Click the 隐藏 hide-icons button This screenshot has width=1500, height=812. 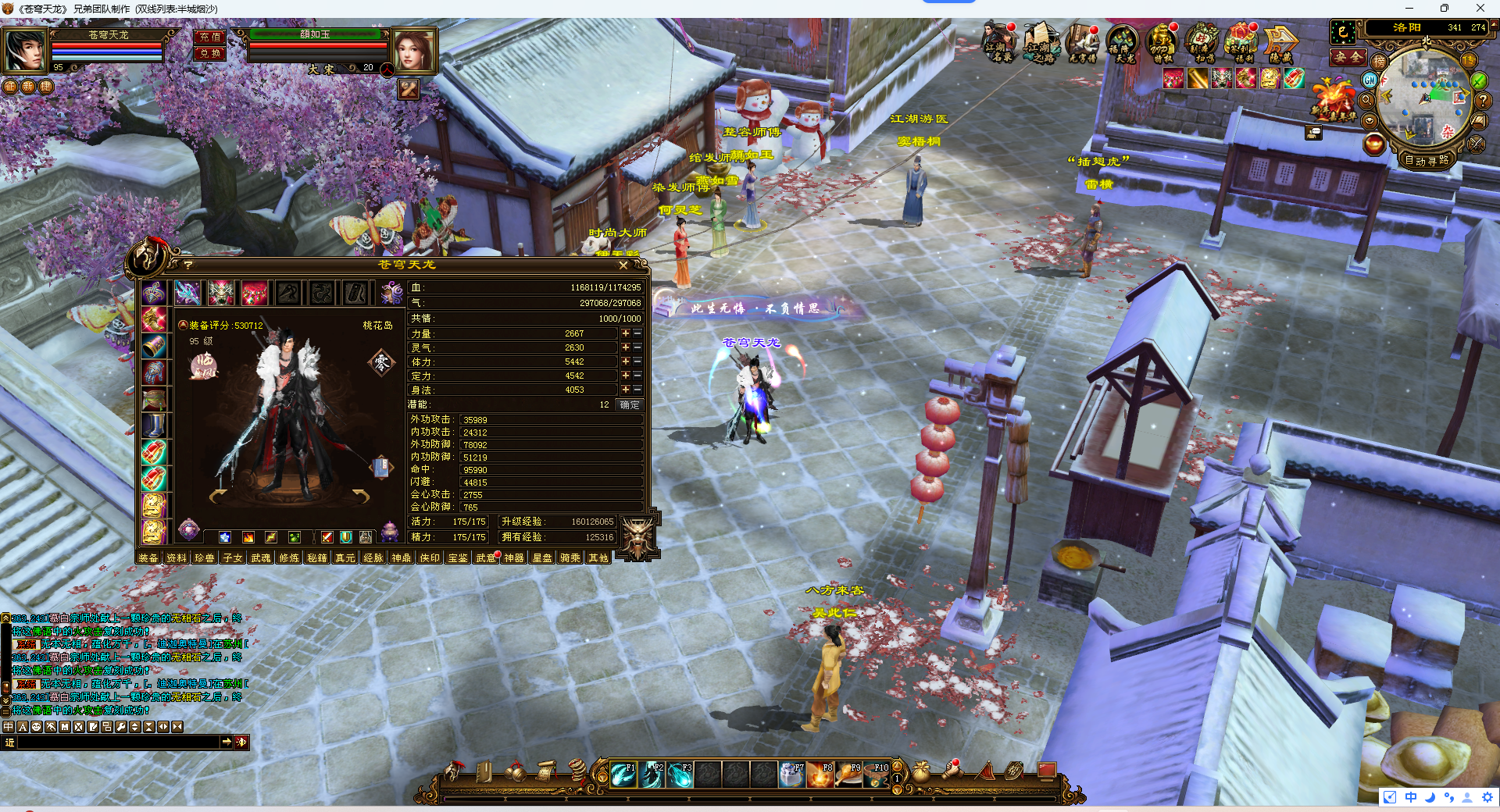pos(1280,42)
